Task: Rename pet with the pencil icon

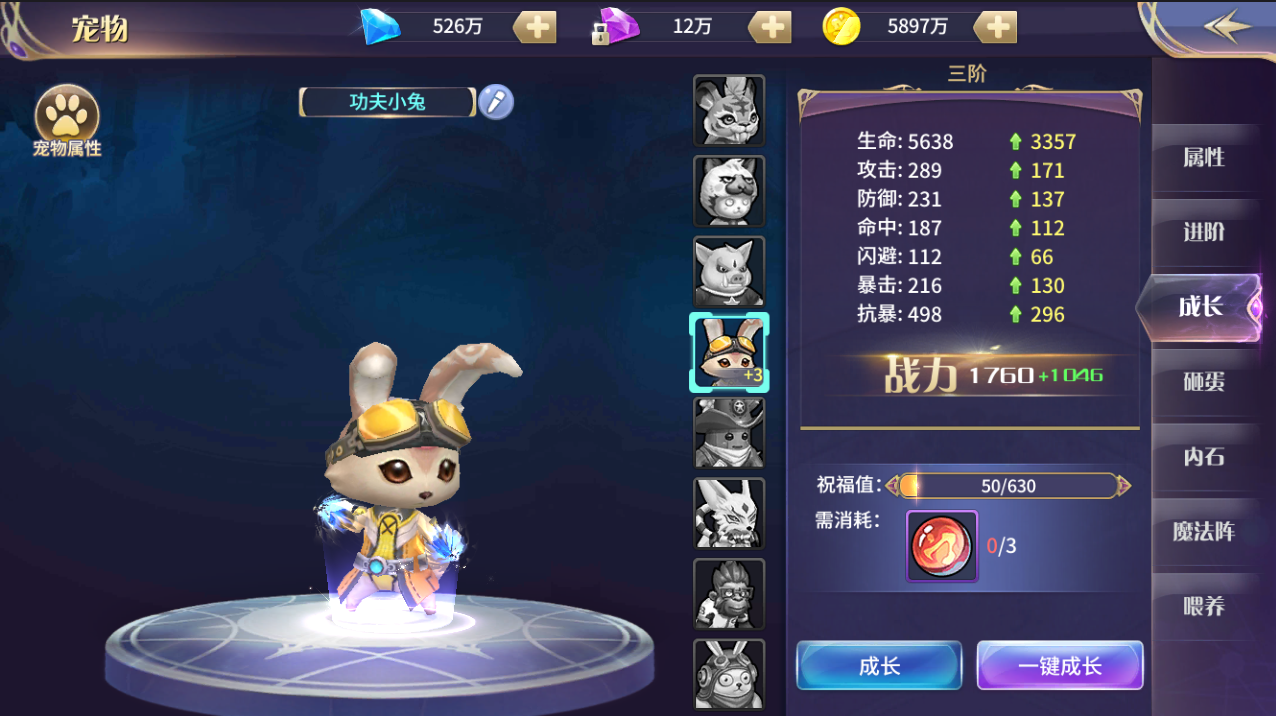Action: [x=495, y=101]
